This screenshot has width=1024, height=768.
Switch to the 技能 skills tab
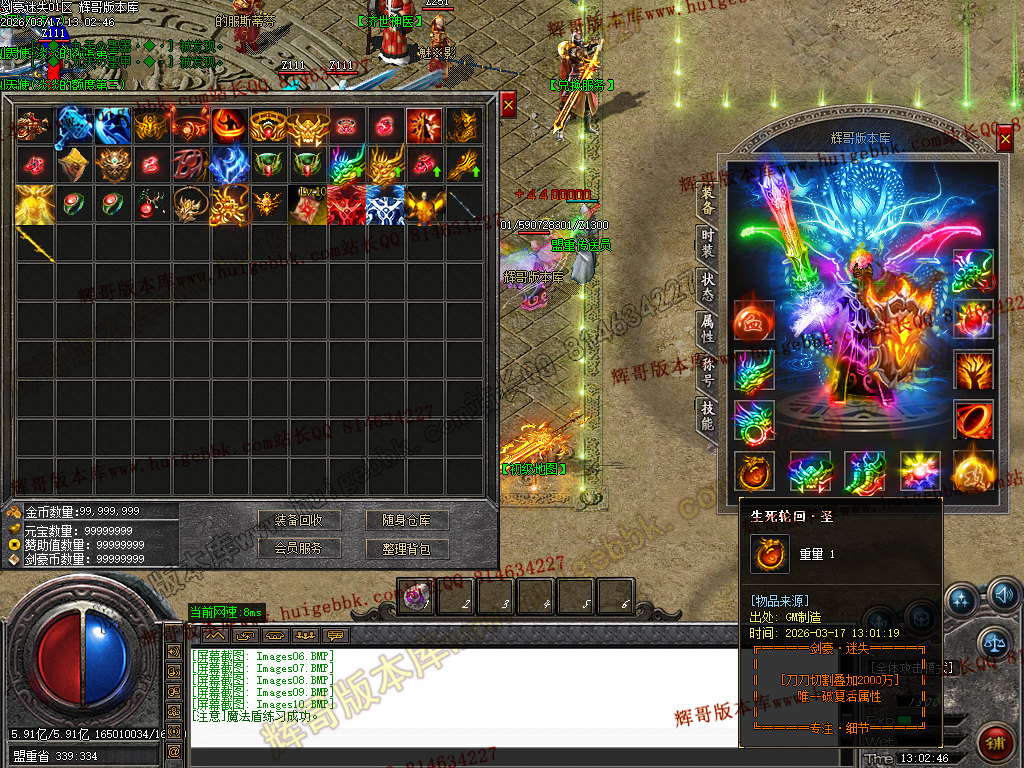707,414
